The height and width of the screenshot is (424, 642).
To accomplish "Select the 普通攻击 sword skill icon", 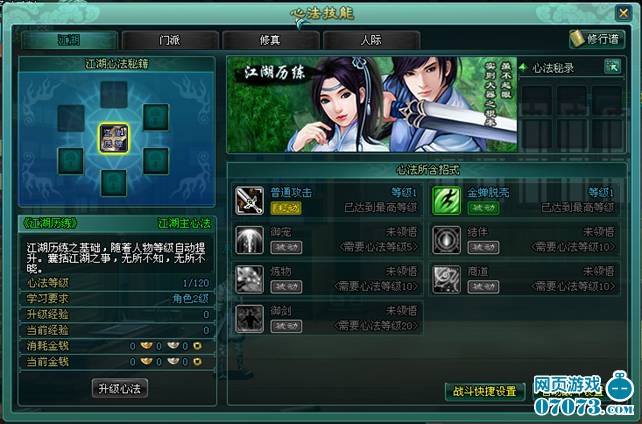I will coord(249,200).
